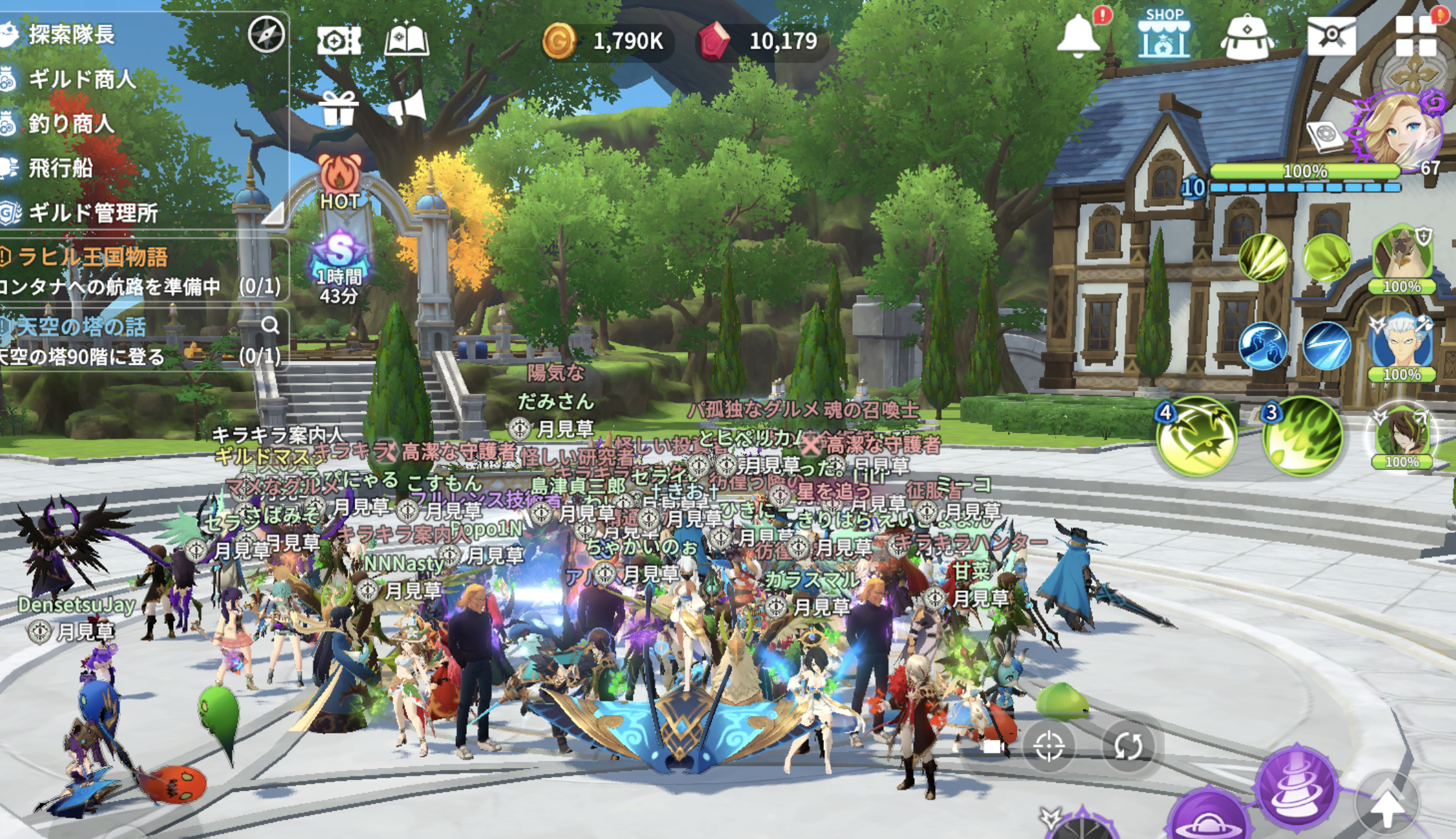Choose ギルド商人 from the NPC list
1456x839 pixels.
click(81, 79)
